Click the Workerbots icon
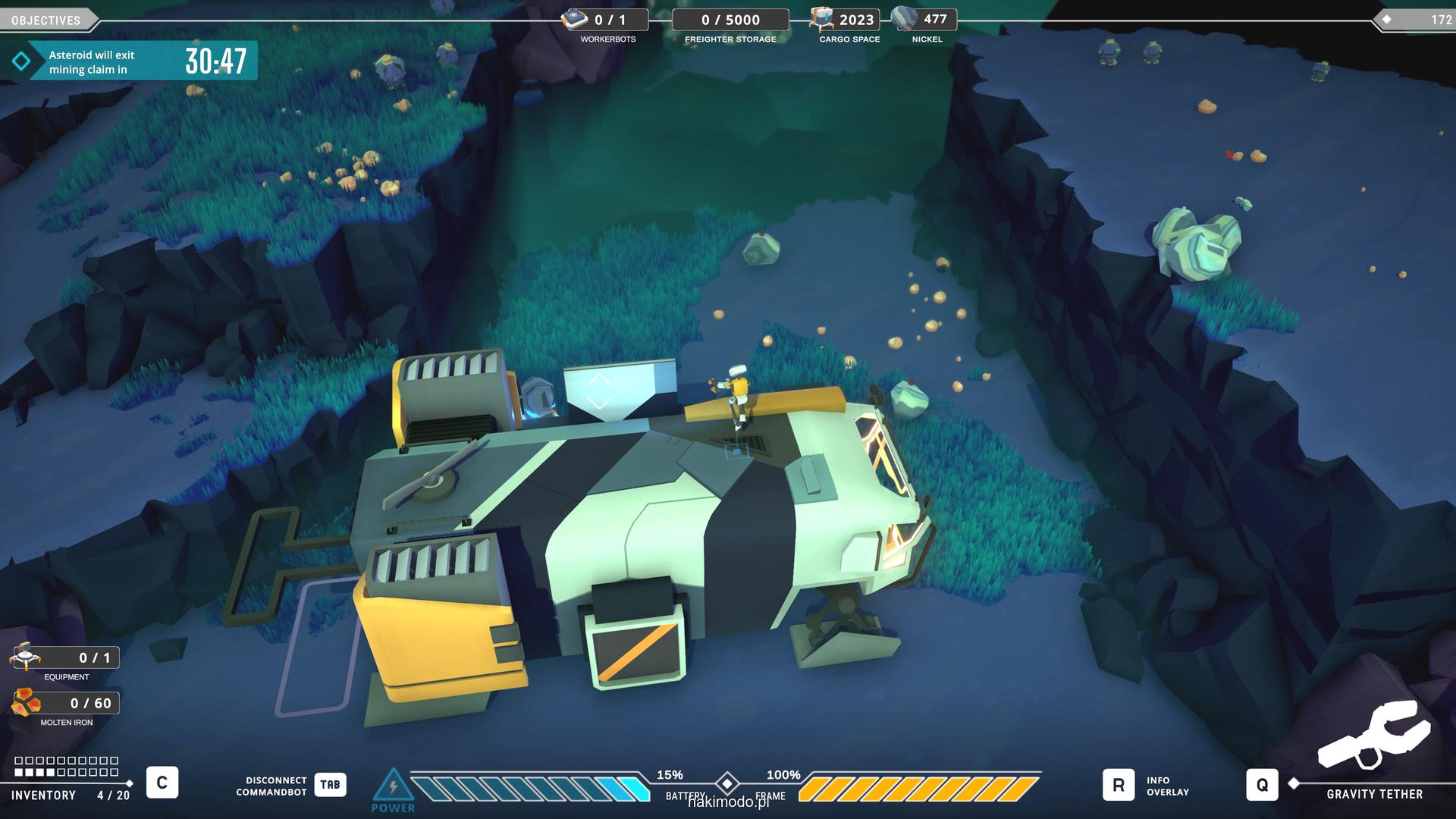 click(x=574, y=20)
